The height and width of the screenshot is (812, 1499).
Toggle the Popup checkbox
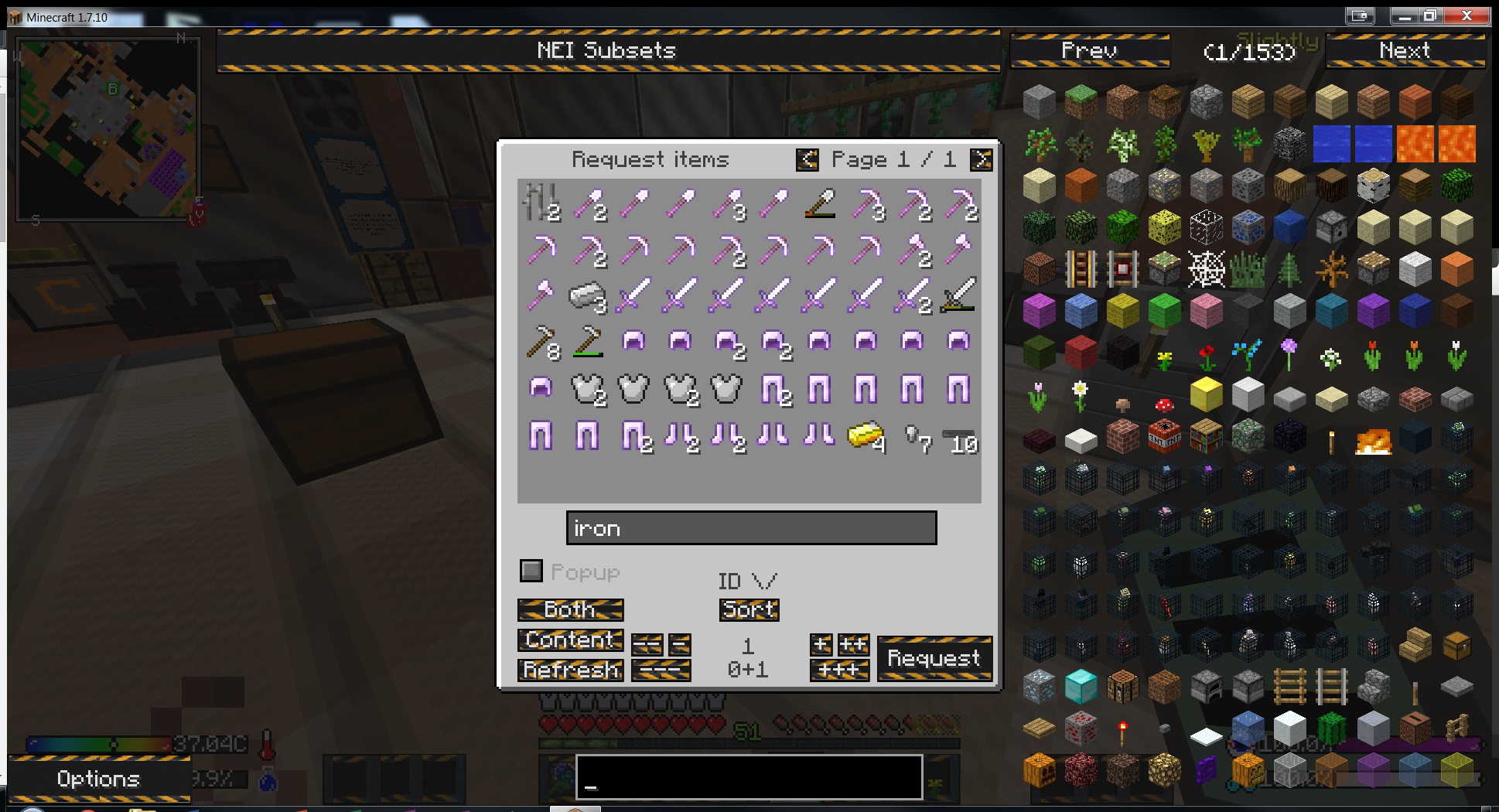[x=531, y=571]
